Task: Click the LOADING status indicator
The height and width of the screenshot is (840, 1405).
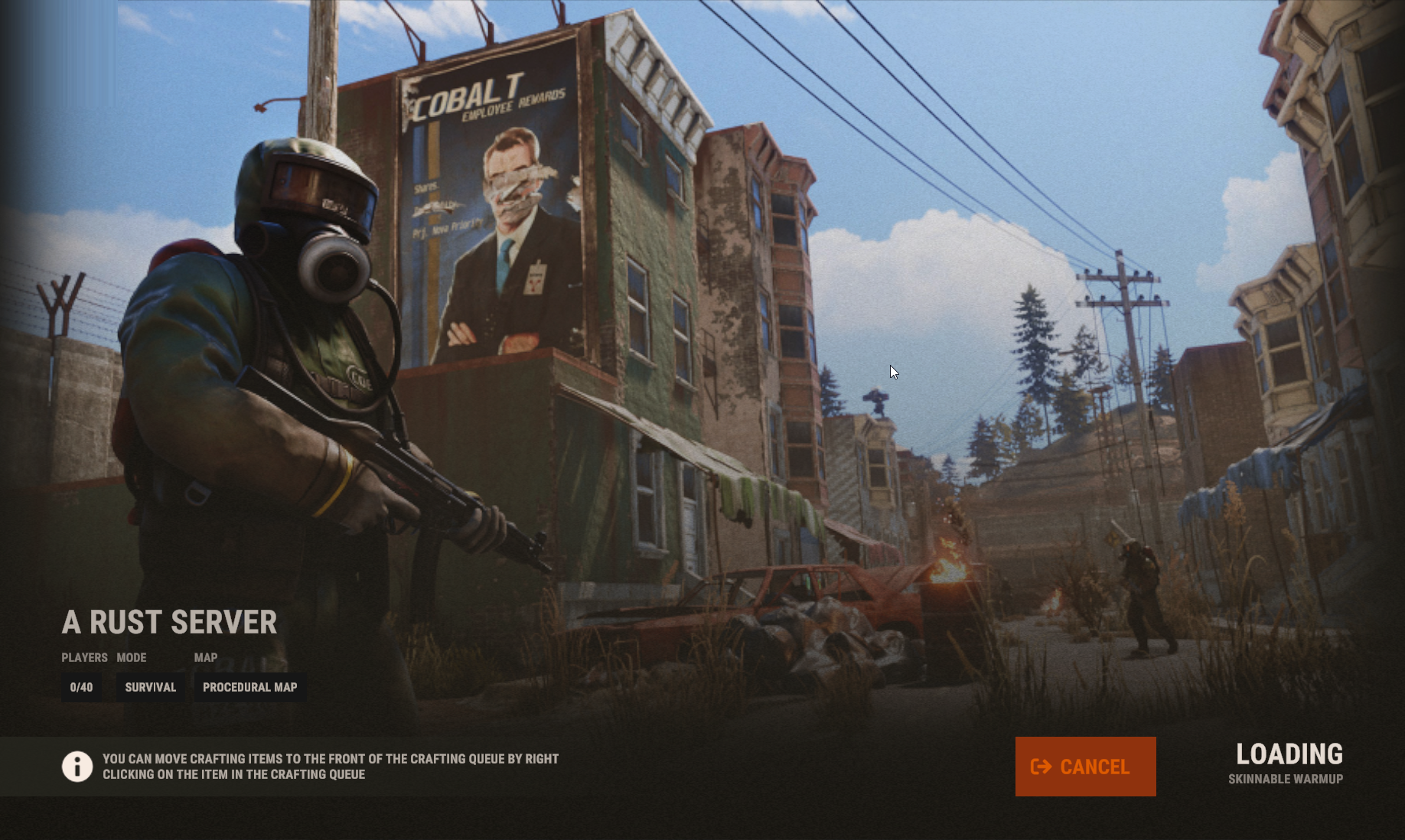Action: point(1289,754)
